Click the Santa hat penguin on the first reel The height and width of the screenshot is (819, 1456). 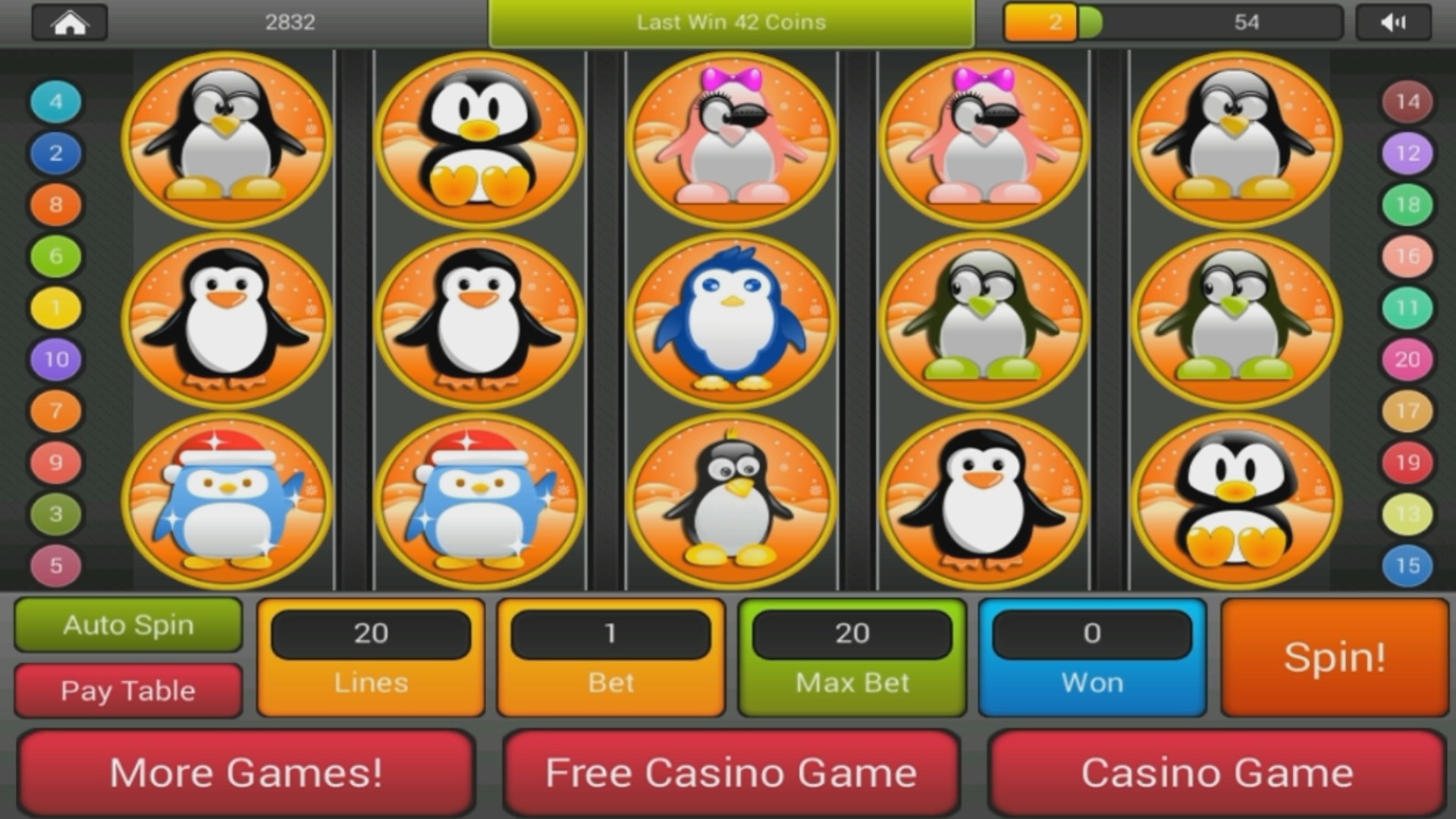(227, 500)
